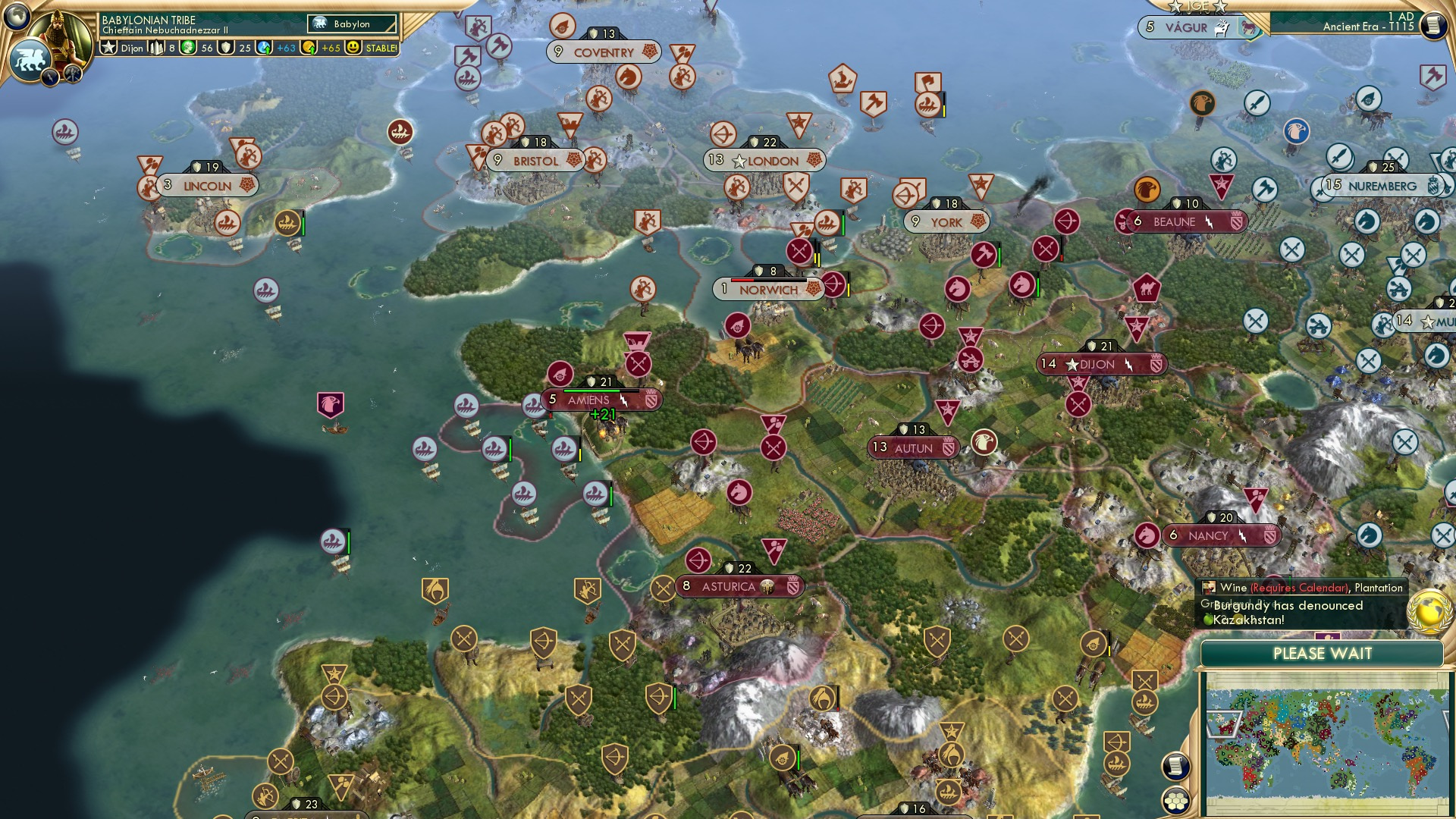
Task: Click the gold coin showing +65
Action: point(309,49)
